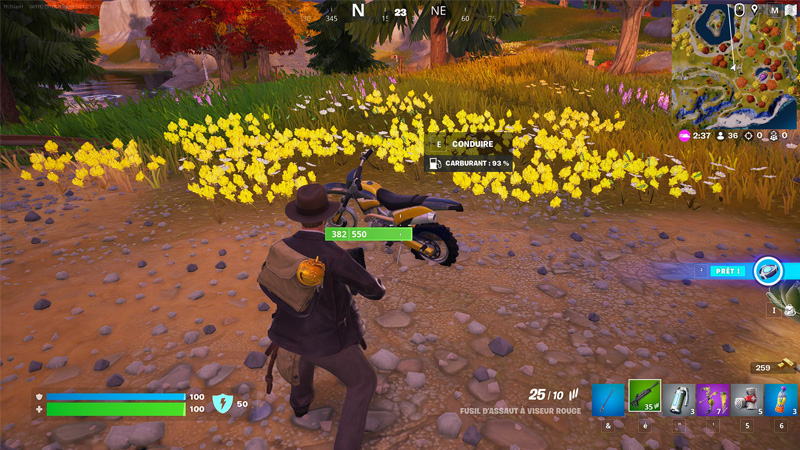Select the red-dot assault rifle slot

tap(645, 398)
